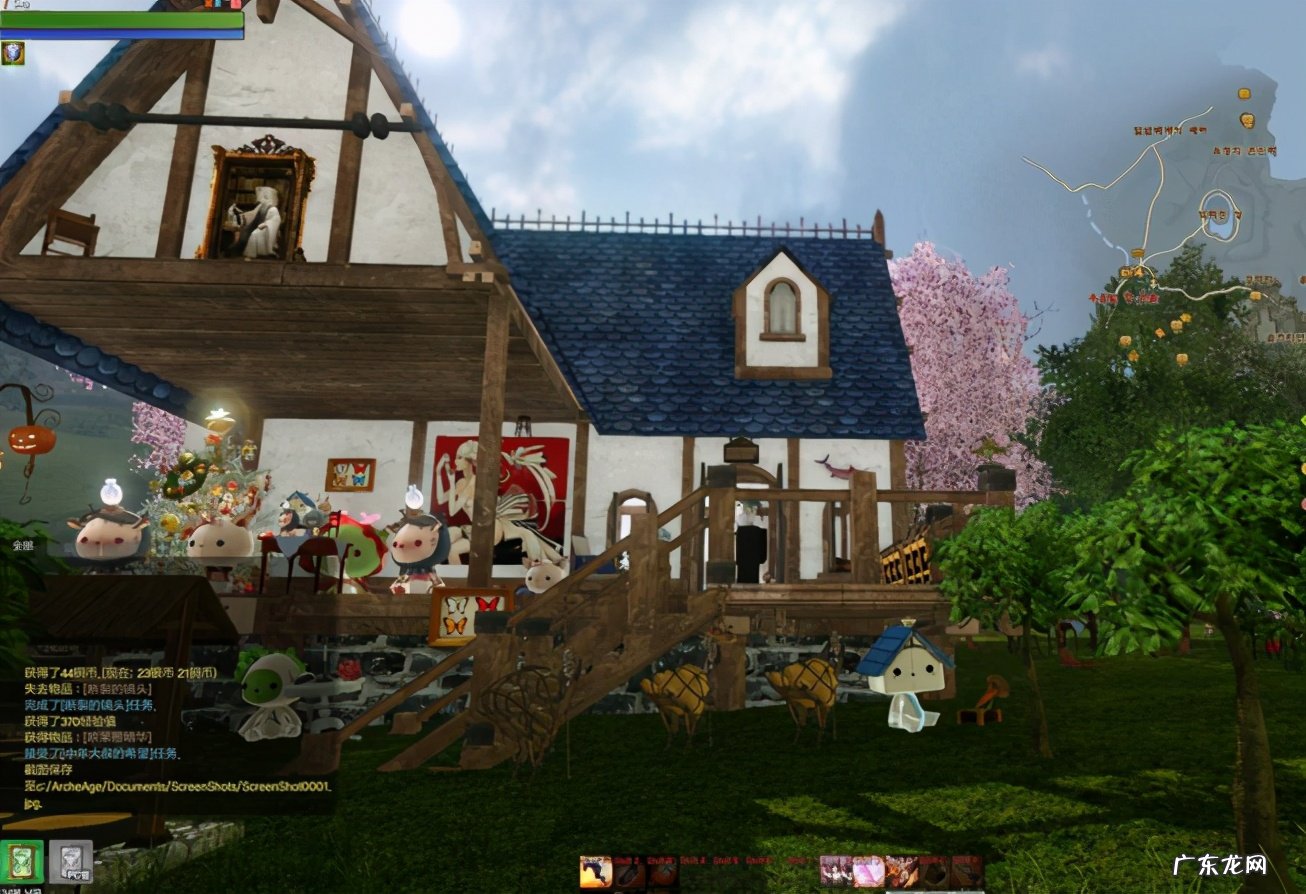Activate the orange leaping figure skill
Image resolution: width=1306 pixels, height=894 pixels.
point(596,872)
